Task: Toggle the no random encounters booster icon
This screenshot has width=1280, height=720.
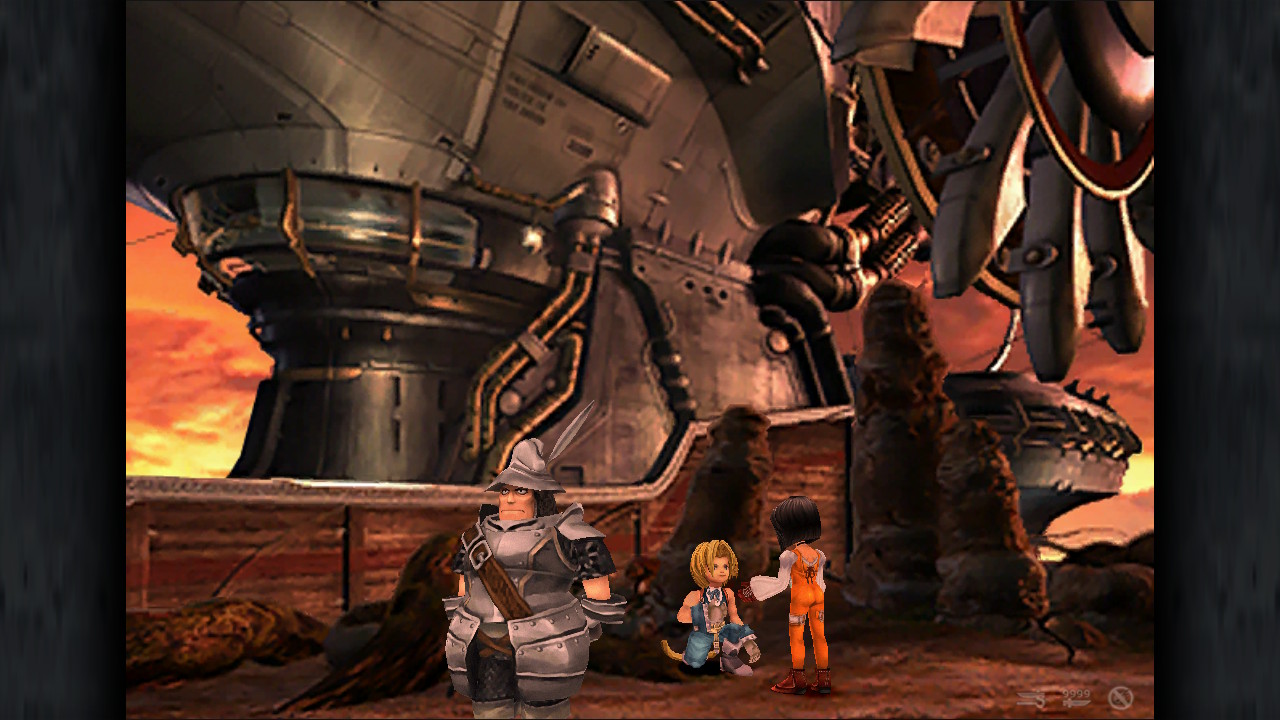Action: point(1120,698)
